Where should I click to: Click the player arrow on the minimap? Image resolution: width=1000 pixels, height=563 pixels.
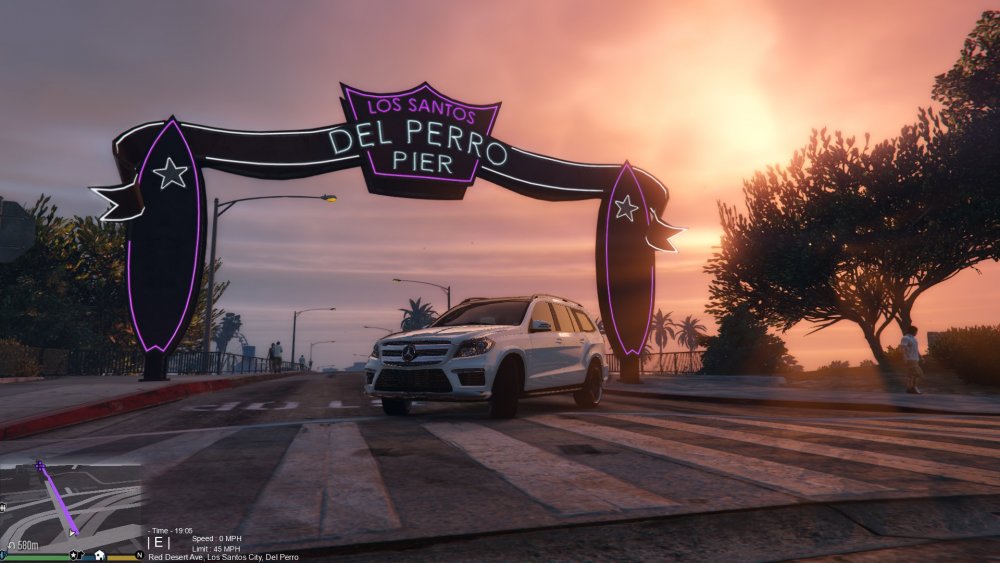tap(72, 532)
